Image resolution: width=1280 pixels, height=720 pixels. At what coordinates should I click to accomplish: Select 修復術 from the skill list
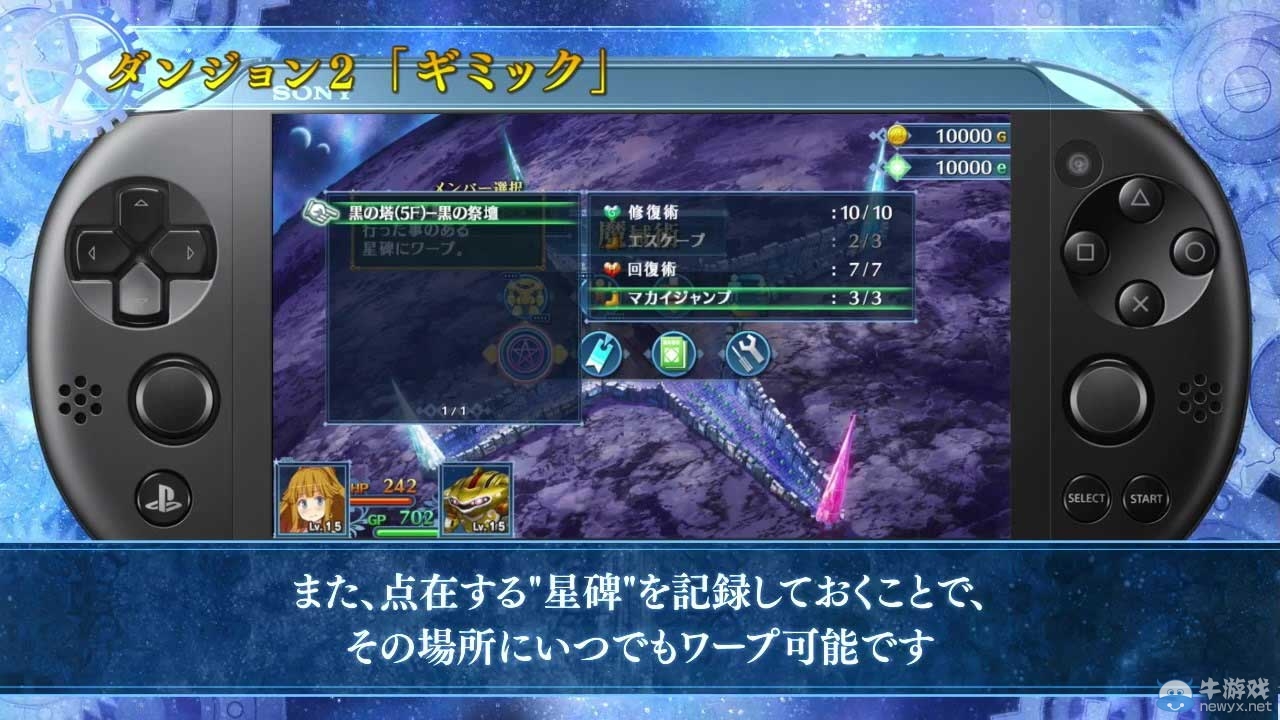(660, 211)
